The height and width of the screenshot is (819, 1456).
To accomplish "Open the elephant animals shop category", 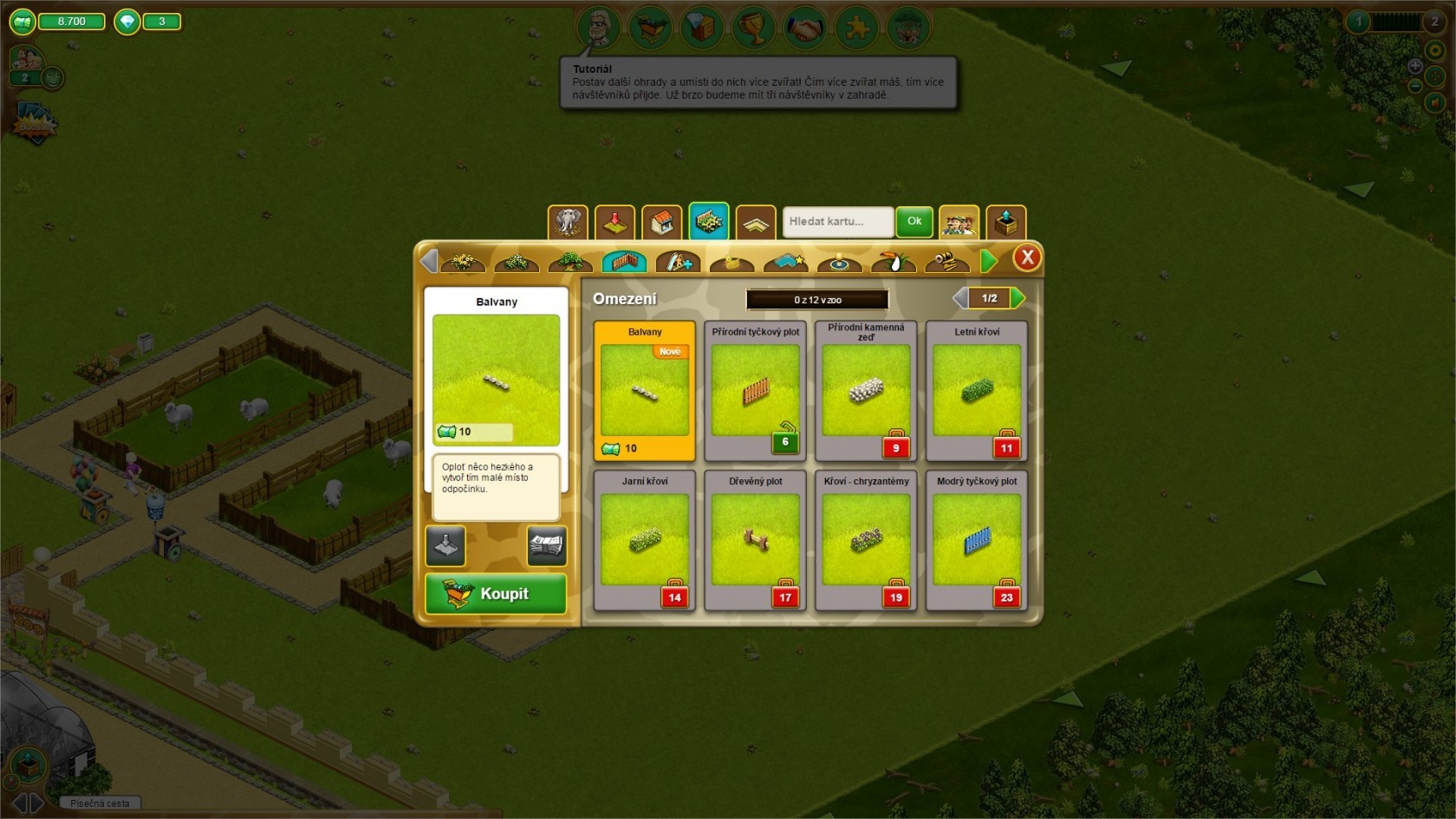I will [x=568, y=223].
